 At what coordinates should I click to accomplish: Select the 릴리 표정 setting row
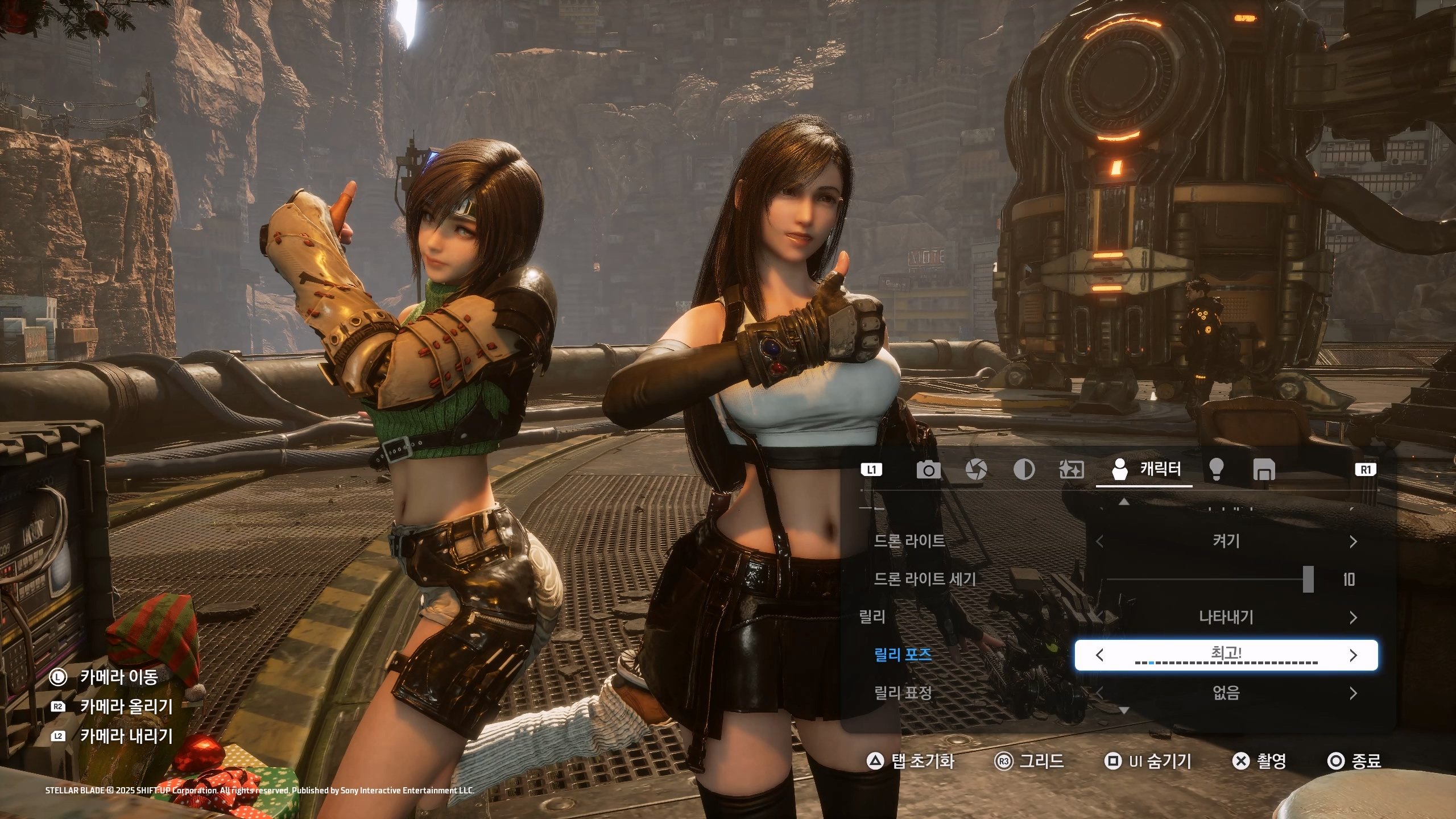[x=903, y=693]
